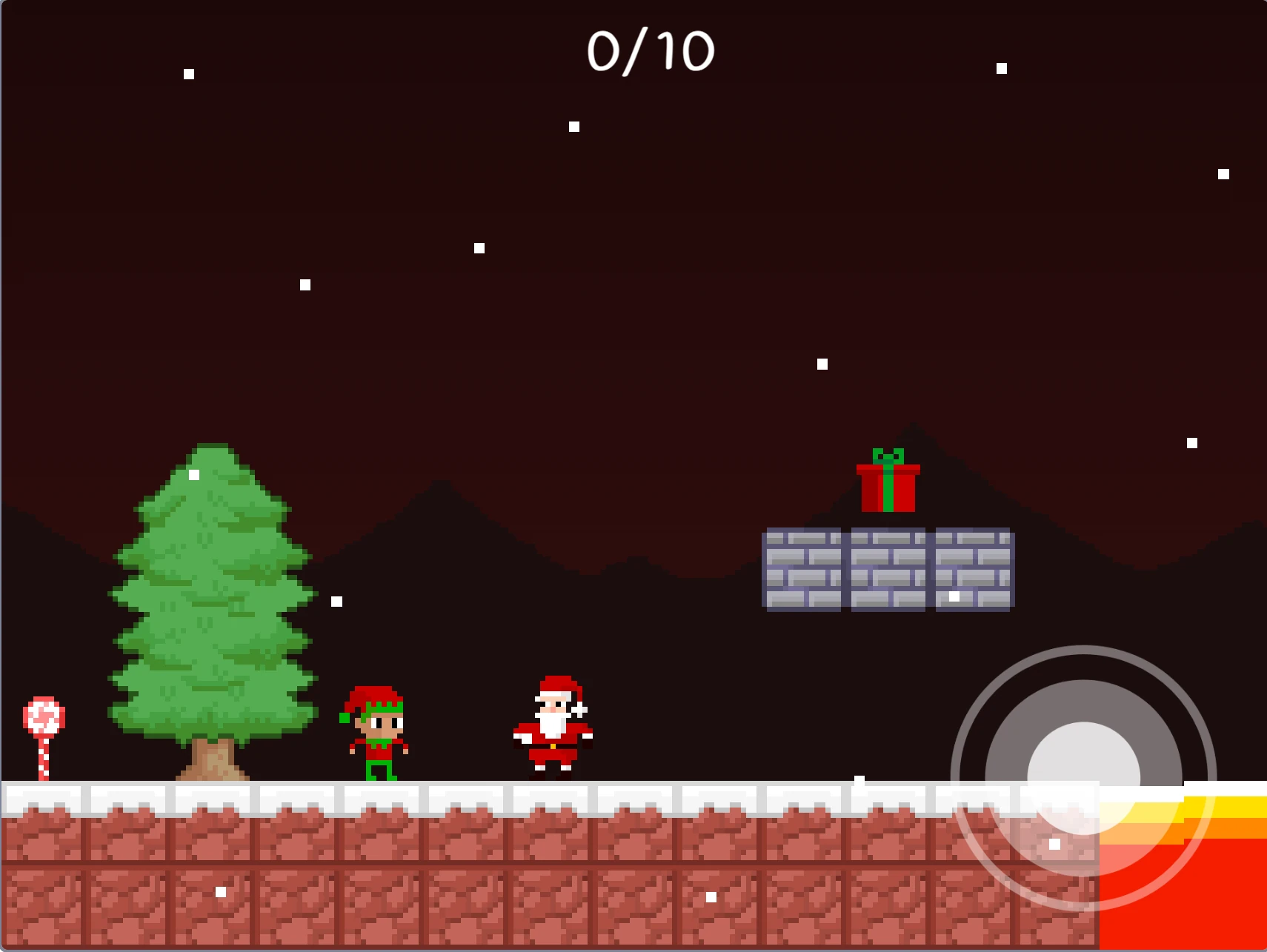Click a falling snowflake in the sky
Image resolution: width=1267 pixels, height=952 pixels.
[x=478, y=247]
